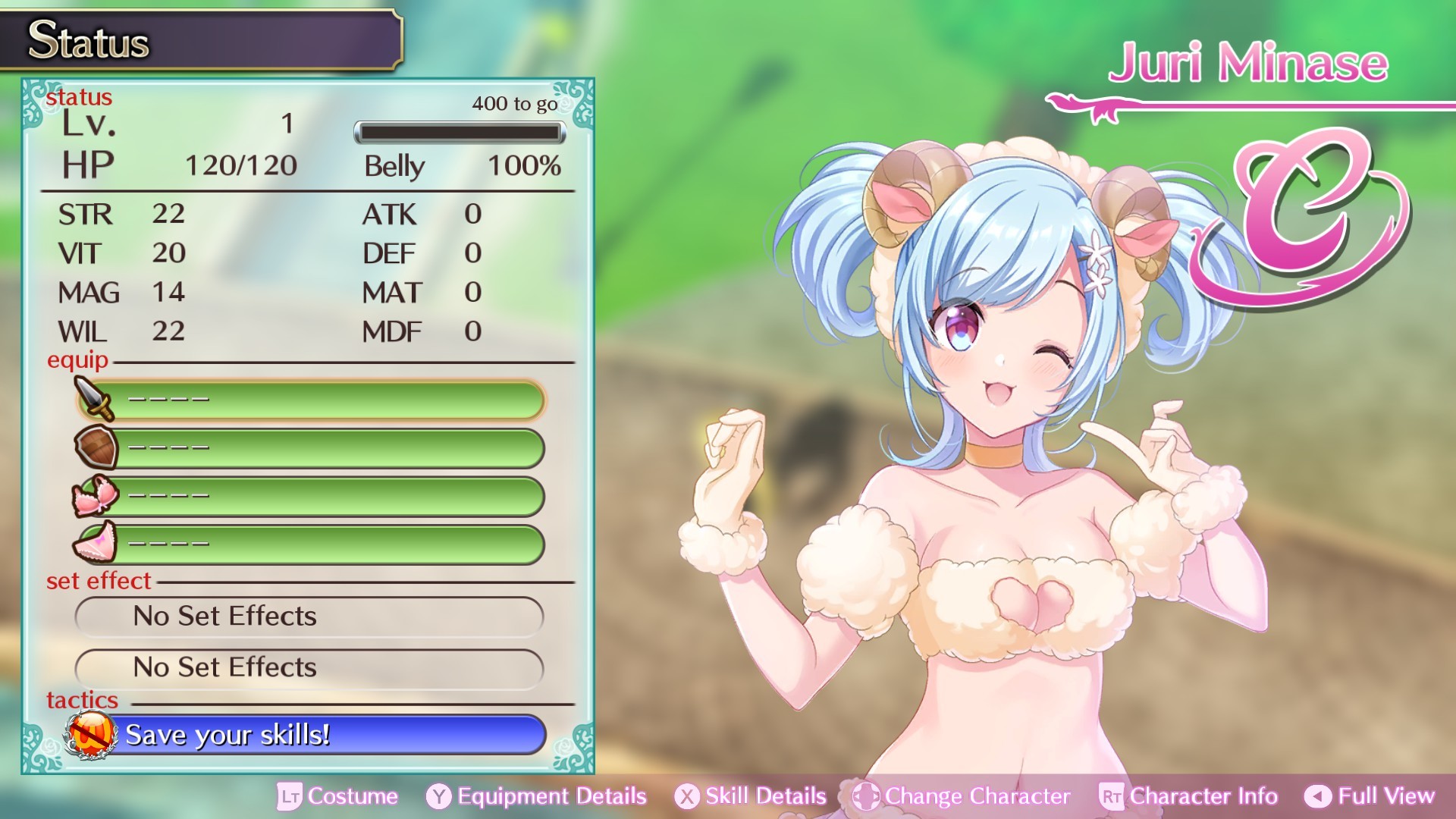Open Character Info
1456x819 pixels.
tap(1188, 796)
